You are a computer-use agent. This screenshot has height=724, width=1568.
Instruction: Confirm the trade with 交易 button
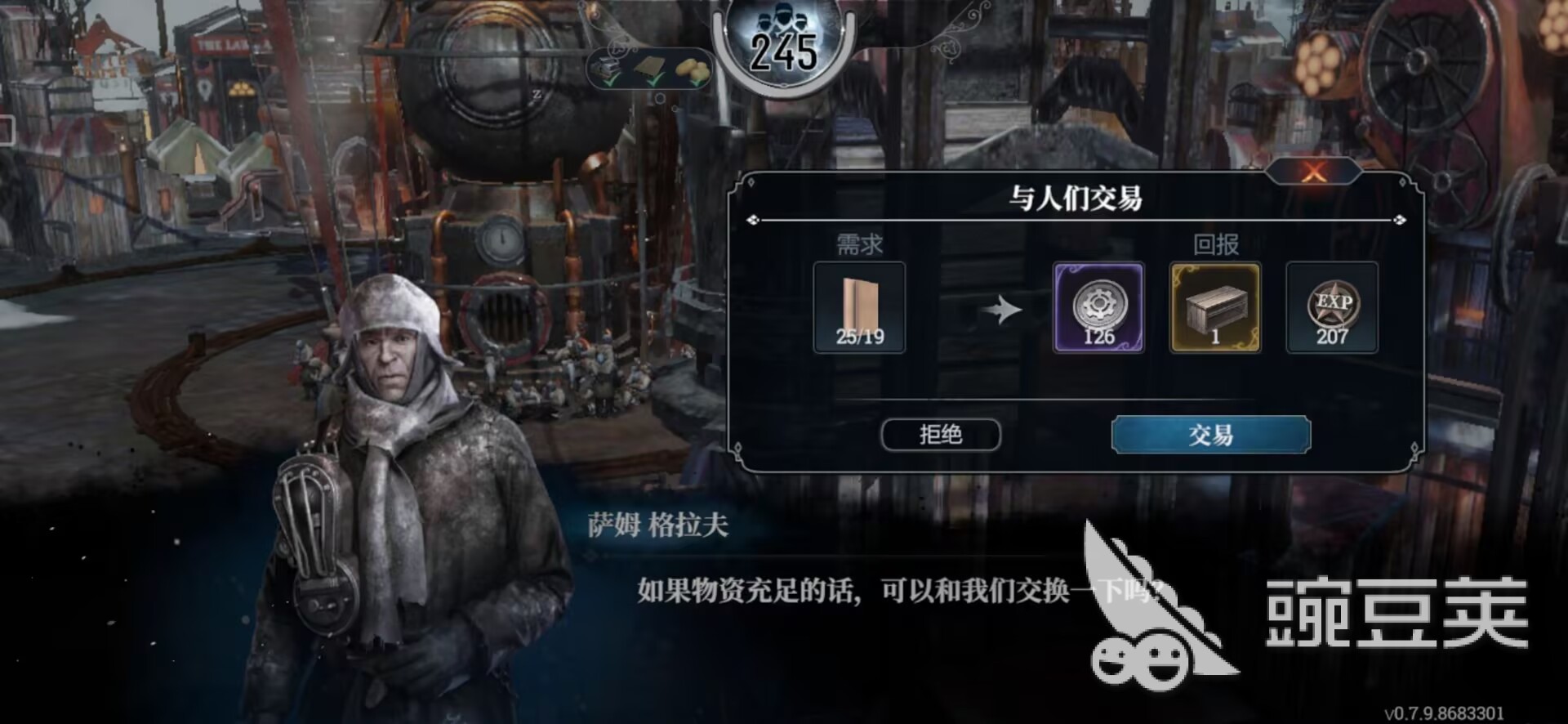[x=1210, y=434]
